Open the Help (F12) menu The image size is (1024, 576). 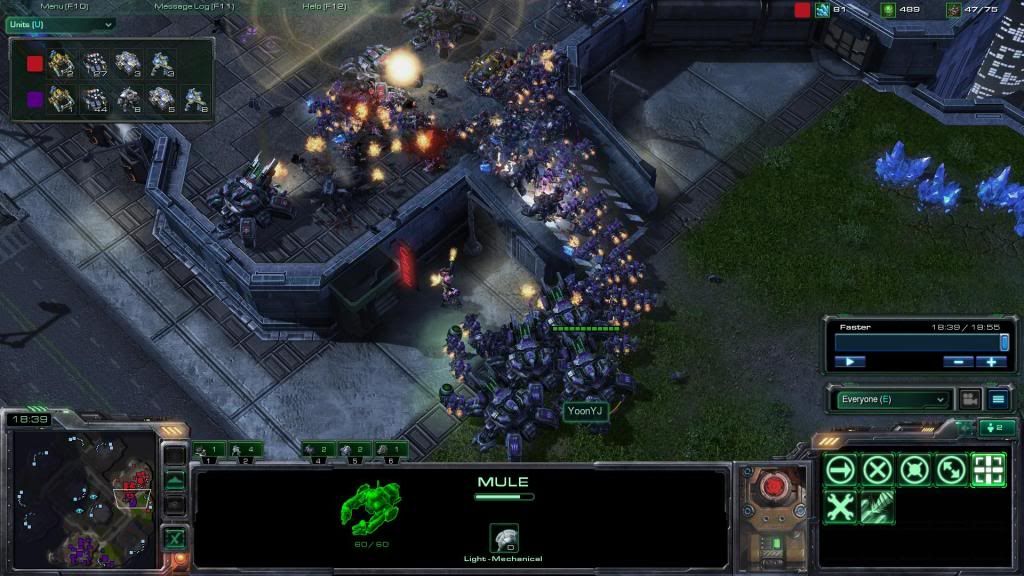tap(324, 7)
